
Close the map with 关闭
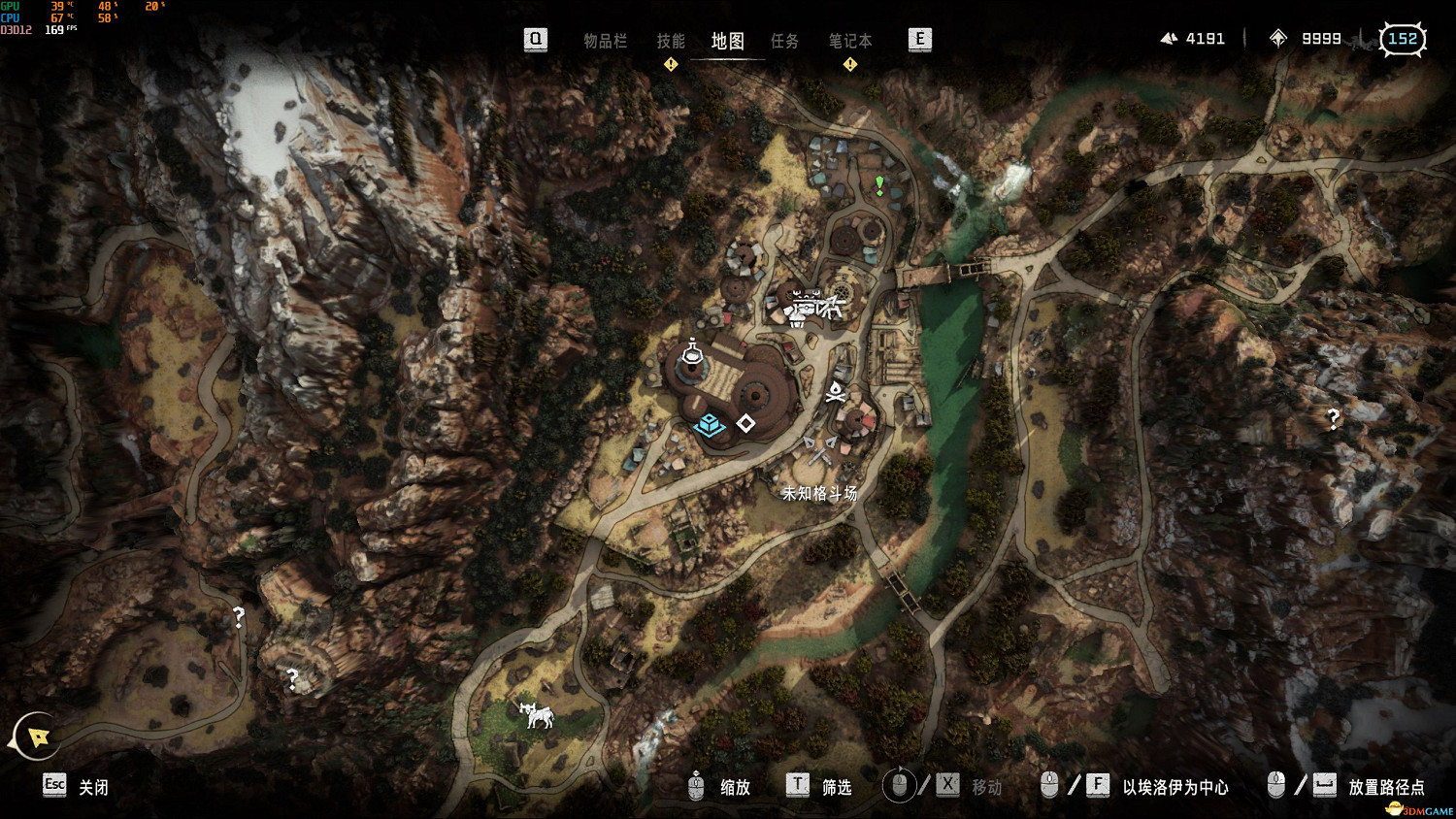(93, 787)
